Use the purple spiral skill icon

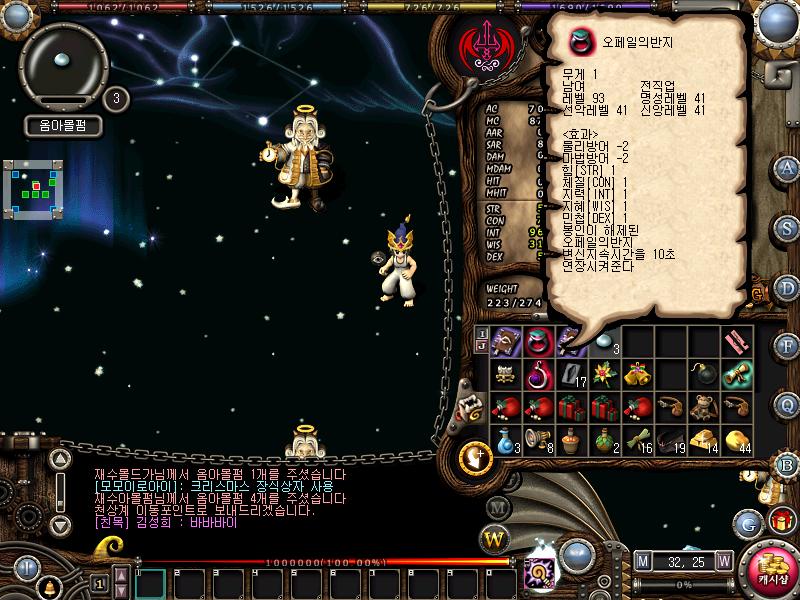pos(535,574)
